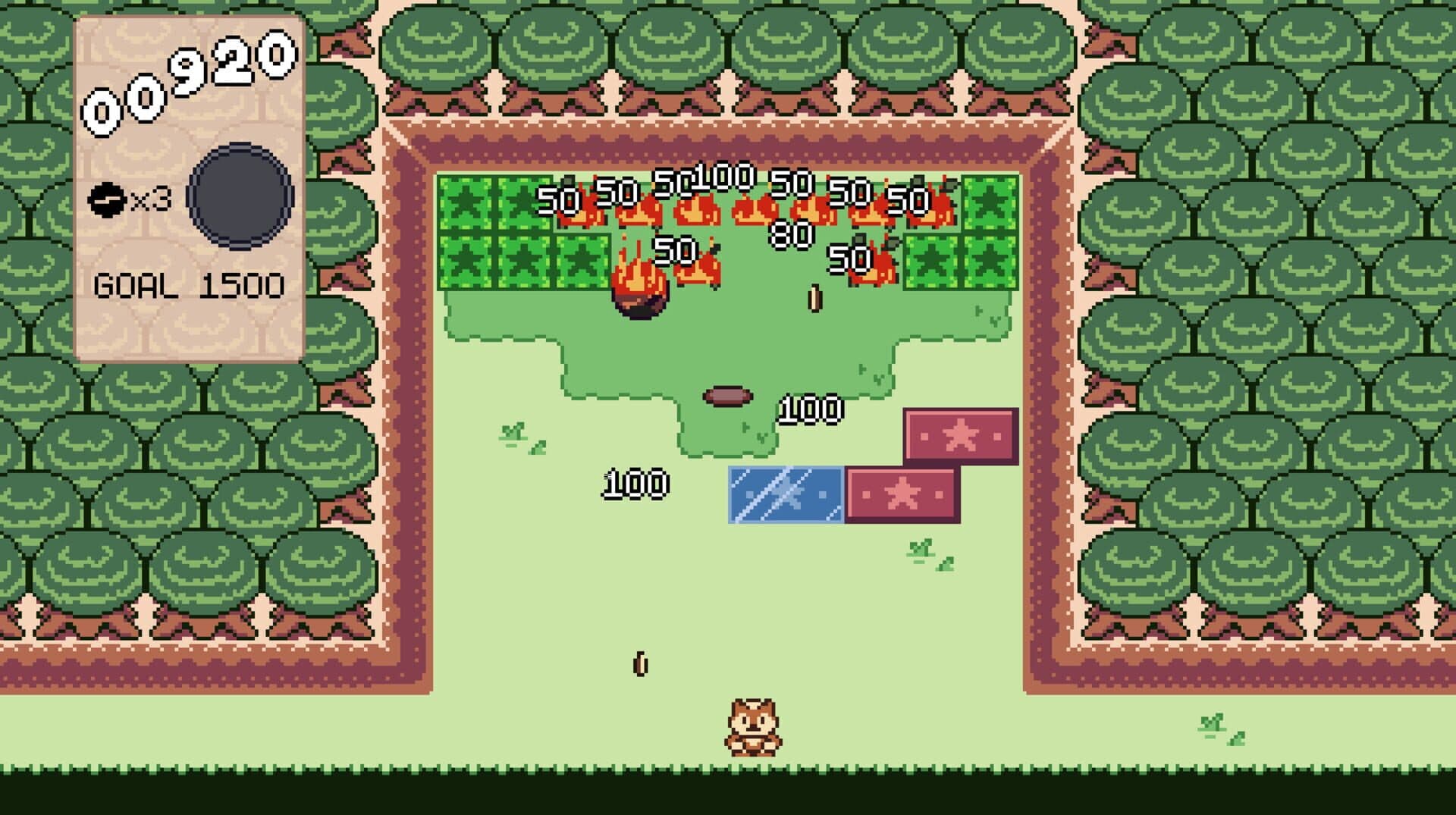This screenshot has height=815, width=1456.
Task: Click the coin near the bottom grass
Action: [x=639, y=663]
